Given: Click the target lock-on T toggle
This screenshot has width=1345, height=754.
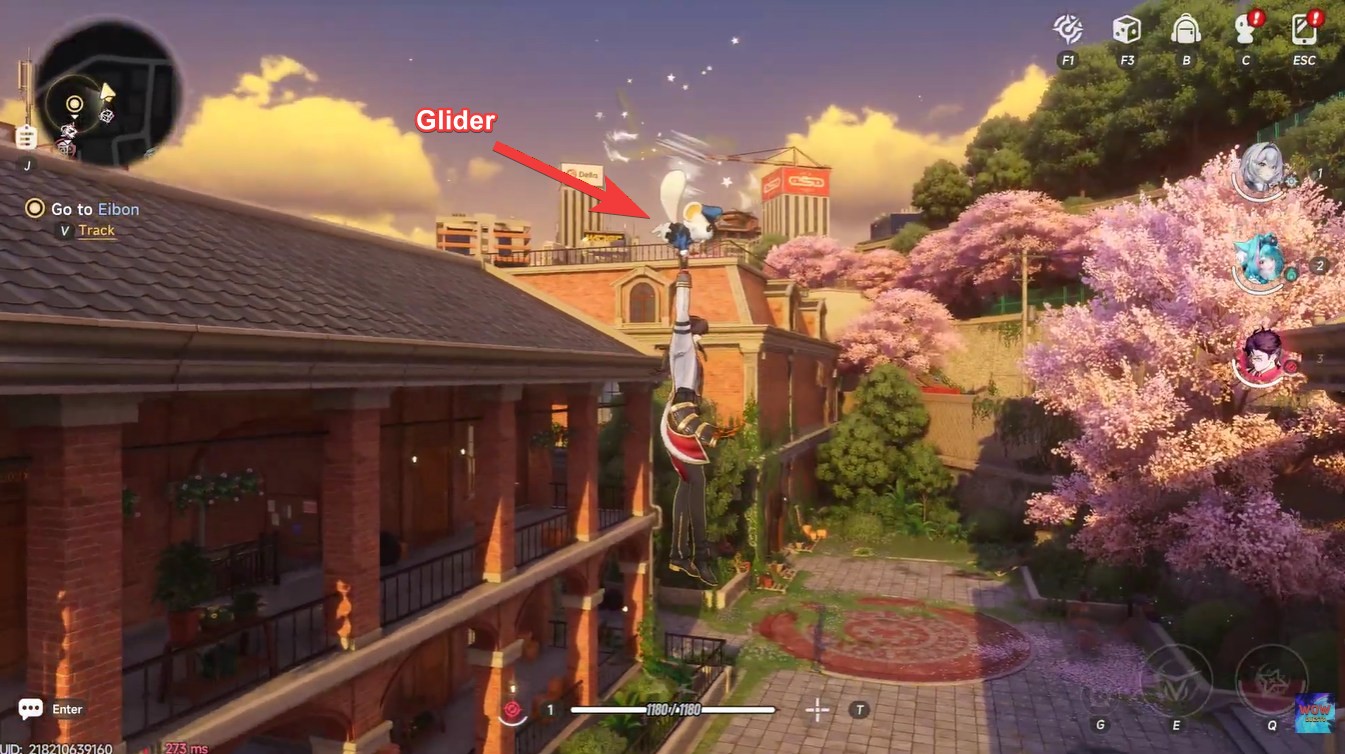Looking at the screenshot, I should [857, 708].
